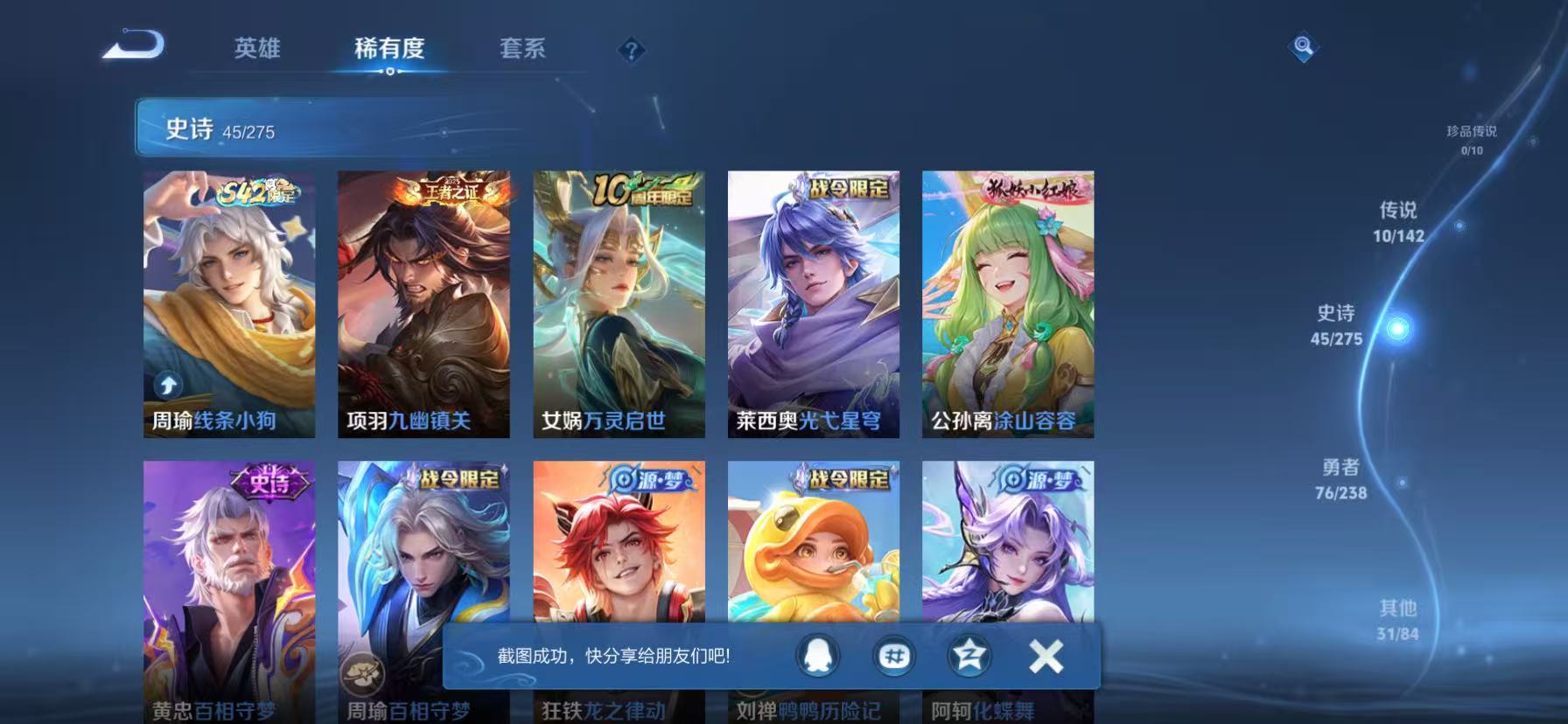Click the upgrade arrow badge on 周瑜线条小狗

[x=166, y=383]
